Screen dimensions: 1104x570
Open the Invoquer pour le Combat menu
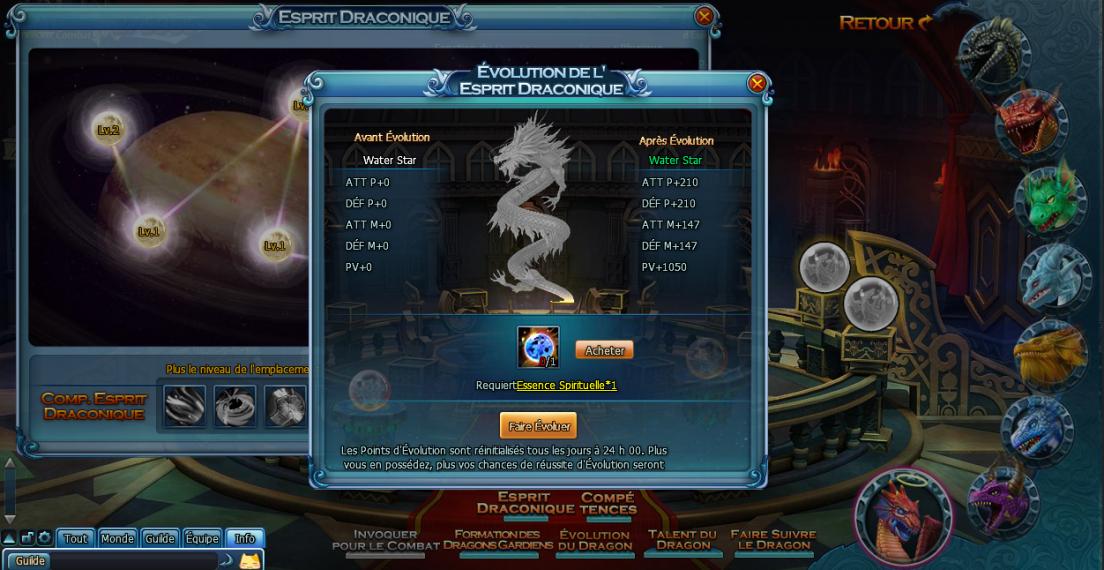click(385, 540)
